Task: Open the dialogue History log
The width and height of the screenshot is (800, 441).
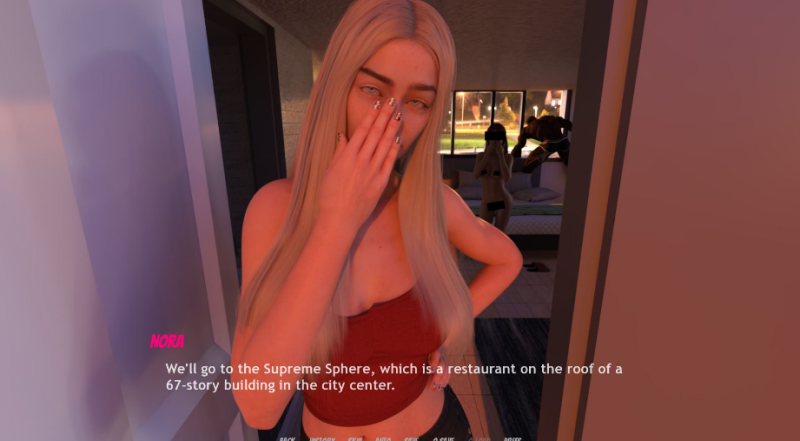Action: [322, 438]
